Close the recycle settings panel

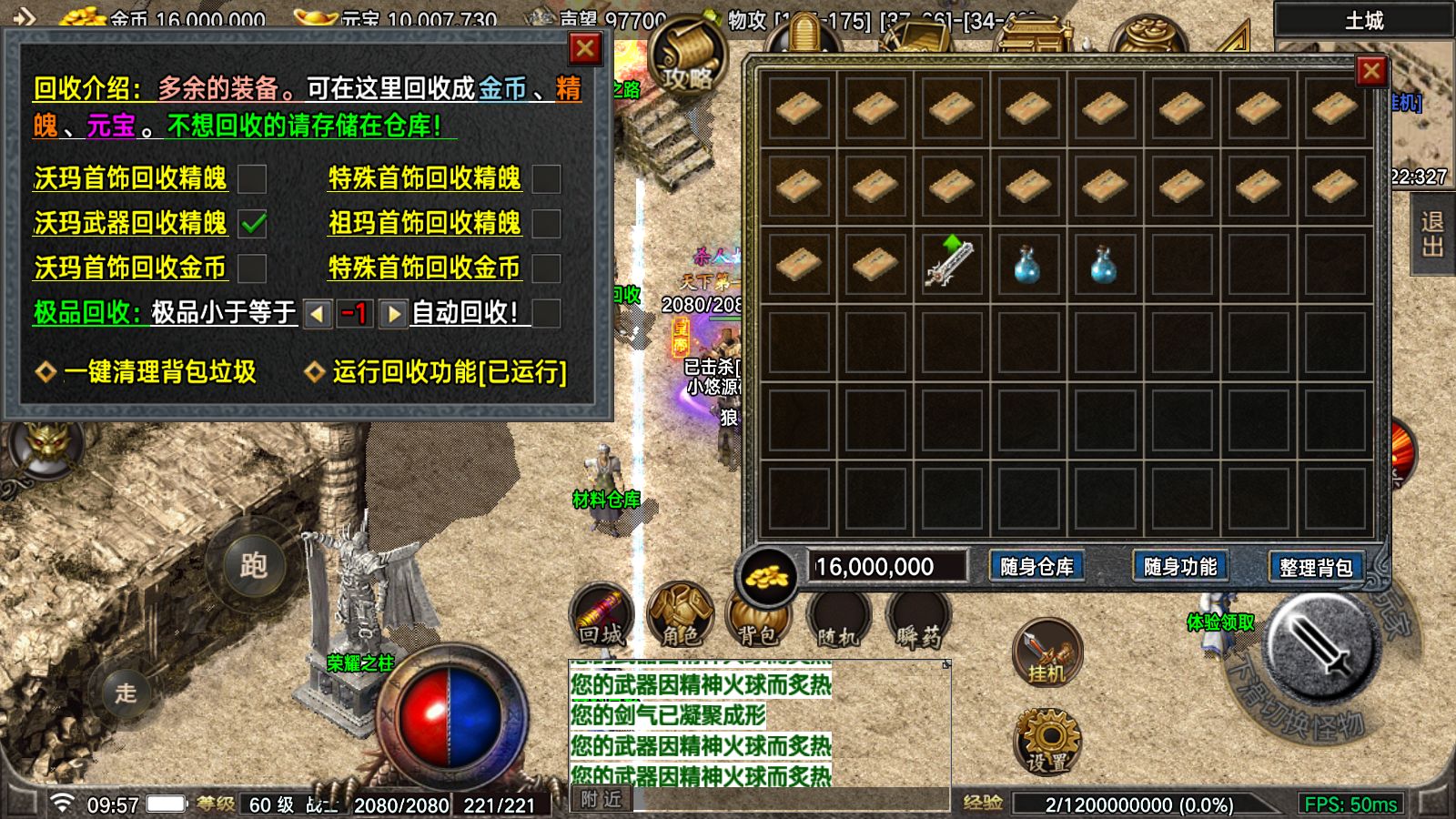(584, 48)
